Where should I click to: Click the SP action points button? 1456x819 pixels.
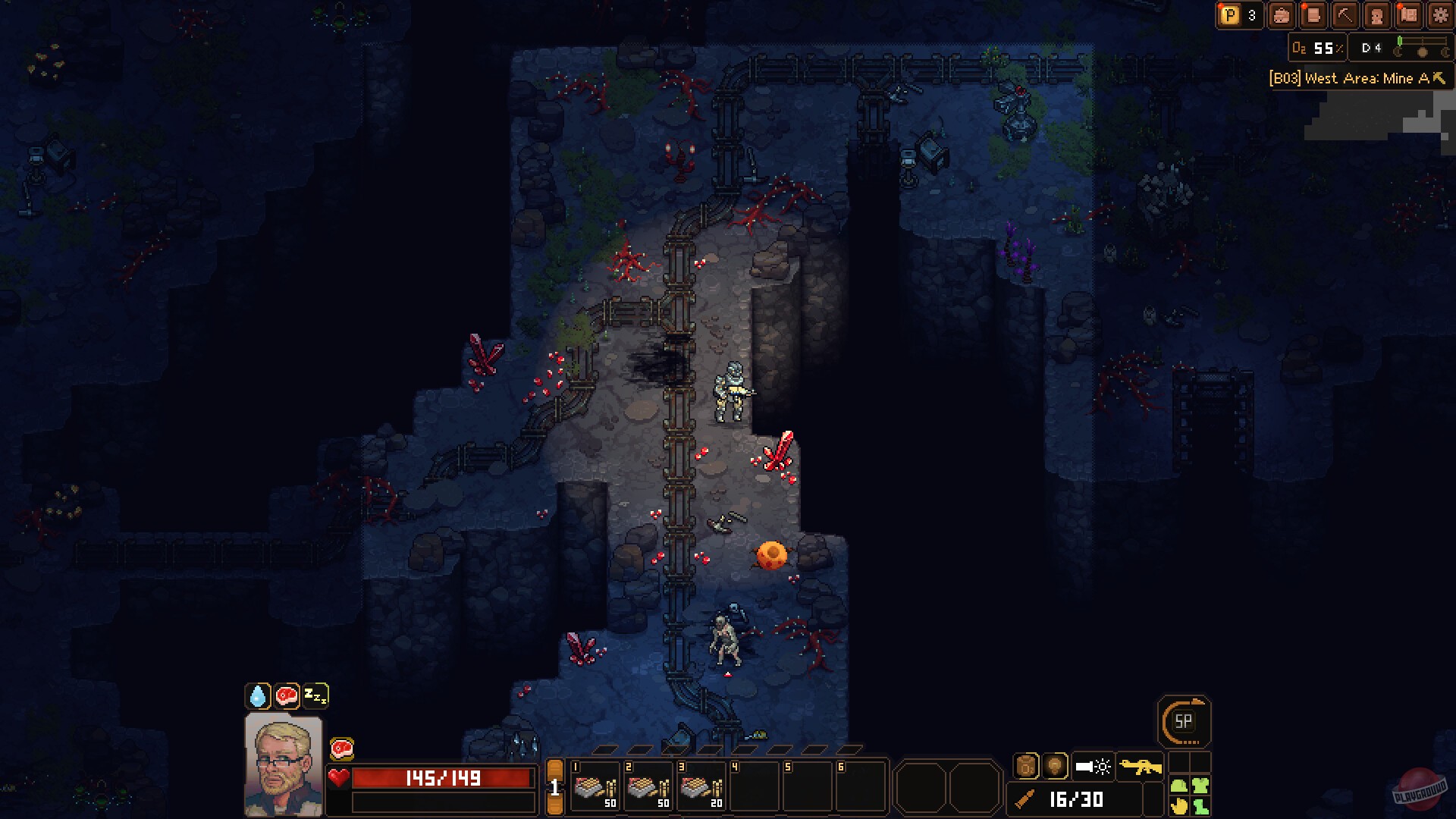click(x=1185, y=723)
